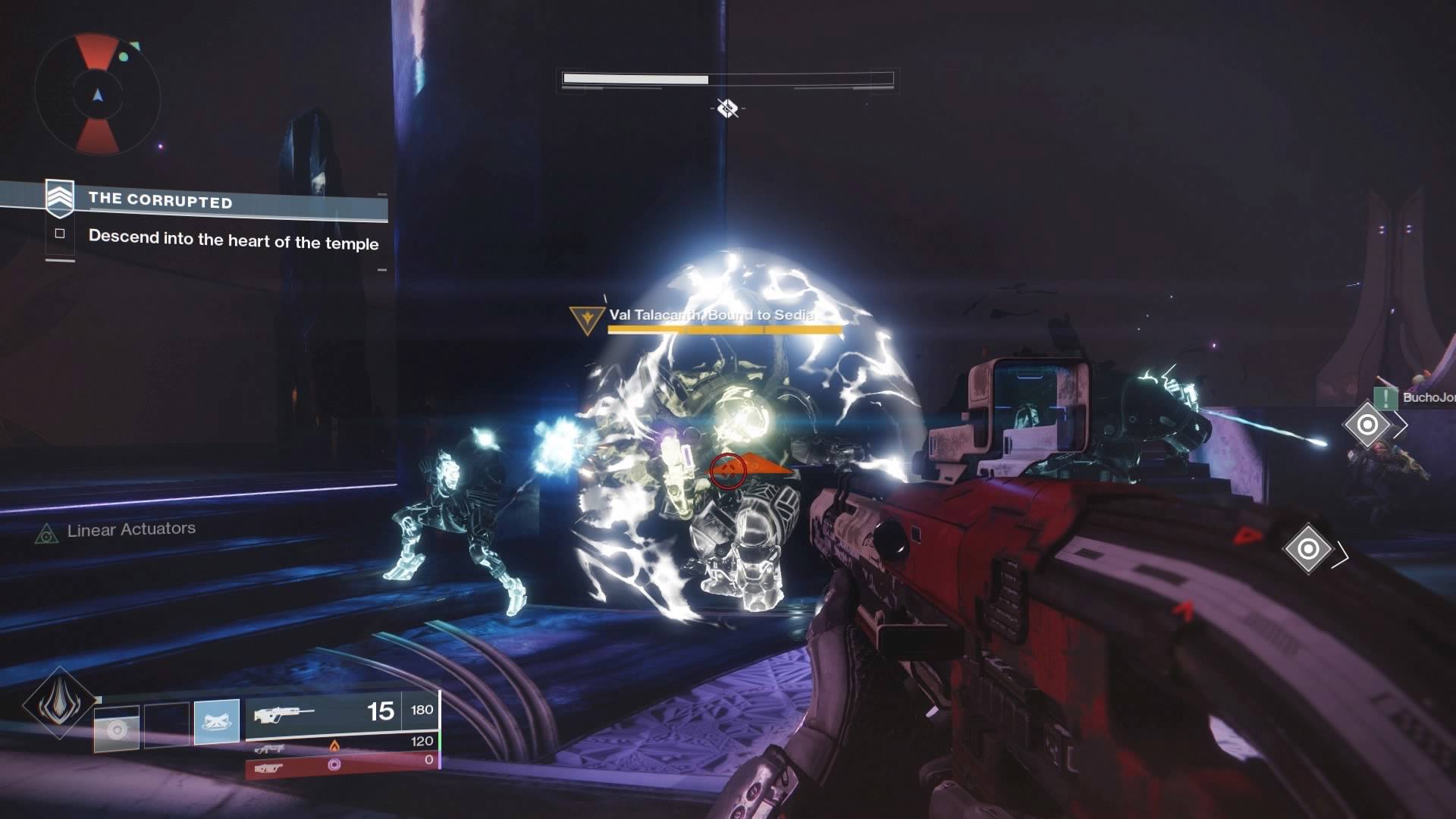The image size is (1456, 819).
Task: Select the grenade ability slot
Action: click(x=117, y=729)
